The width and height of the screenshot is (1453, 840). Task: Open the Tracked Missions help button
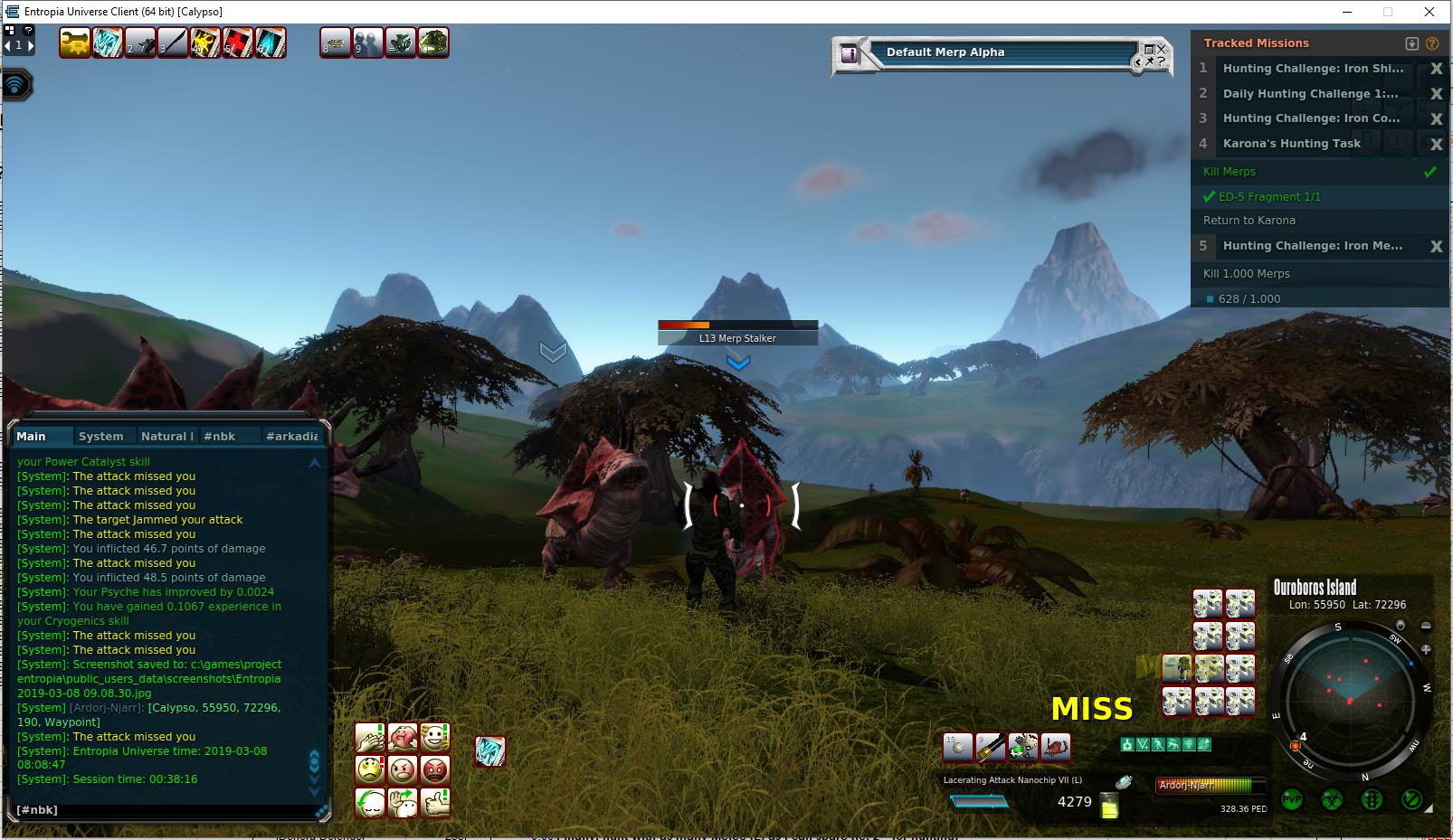[1432, 43]
